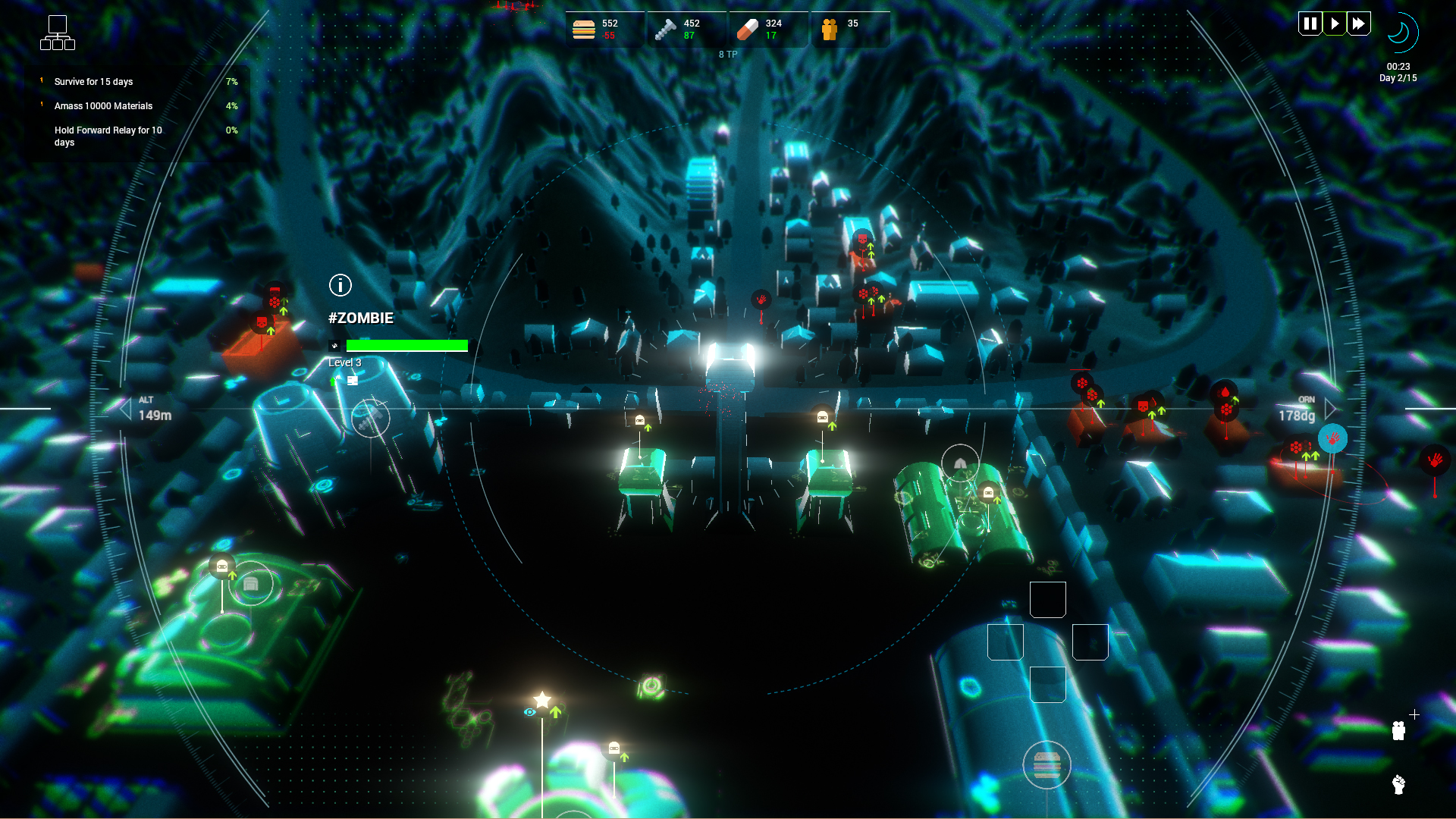
Task: Click an empty build slot square bottom-right
Action: coord(1047,599)
